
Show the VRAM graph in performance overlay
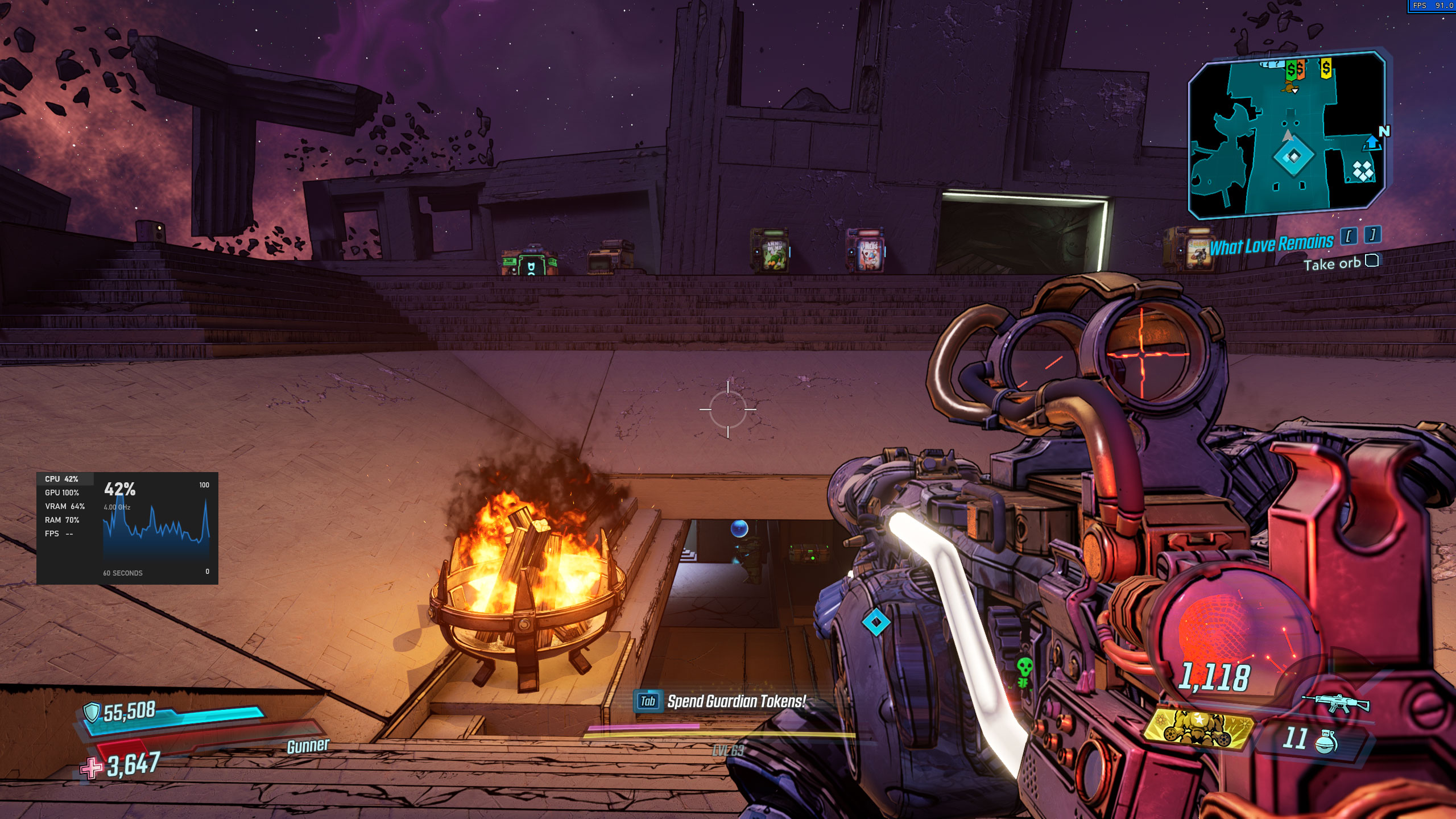pos(64,506)
